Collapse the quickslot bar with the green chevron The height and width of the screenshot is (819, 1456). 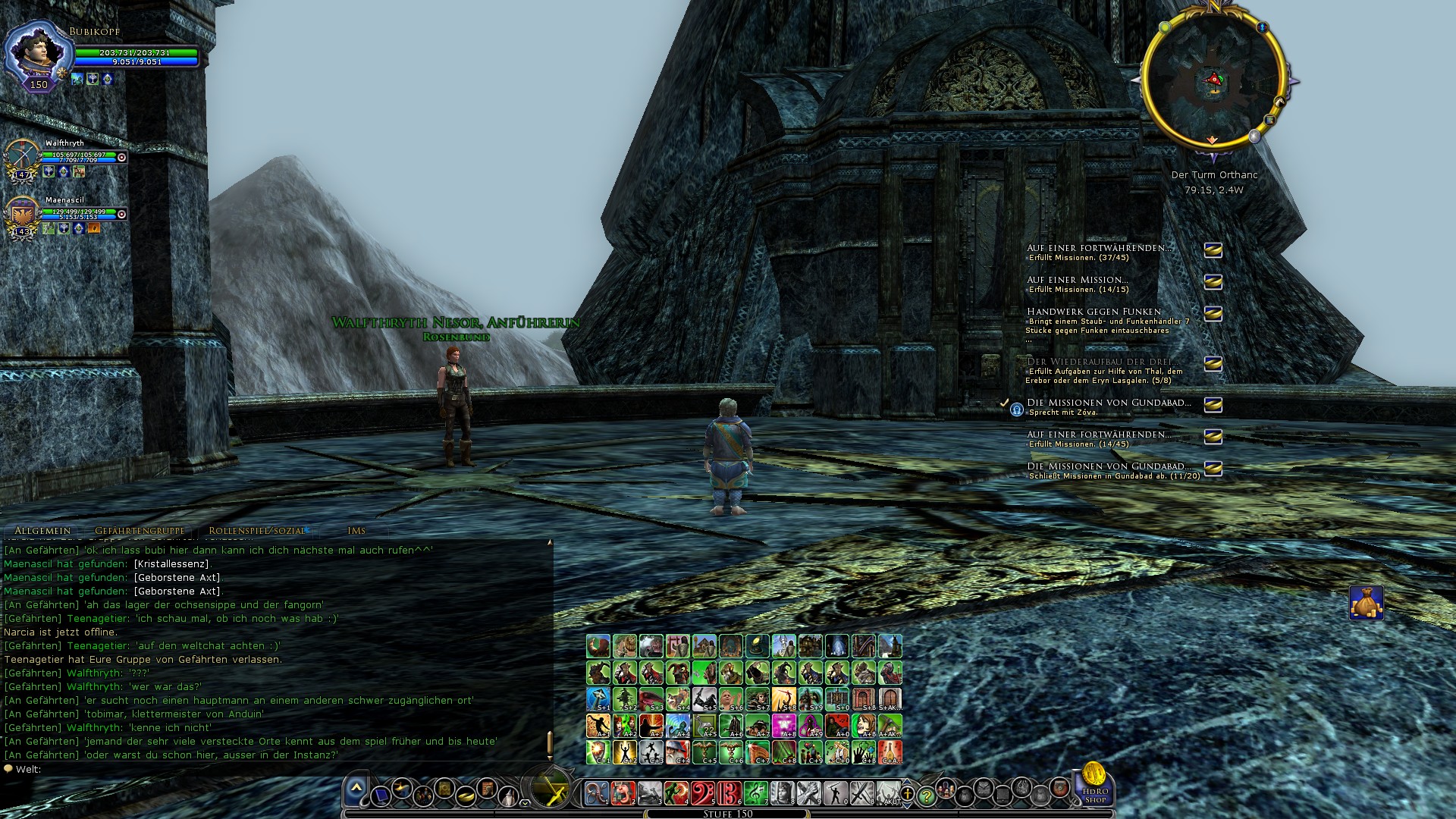point(526,803)
